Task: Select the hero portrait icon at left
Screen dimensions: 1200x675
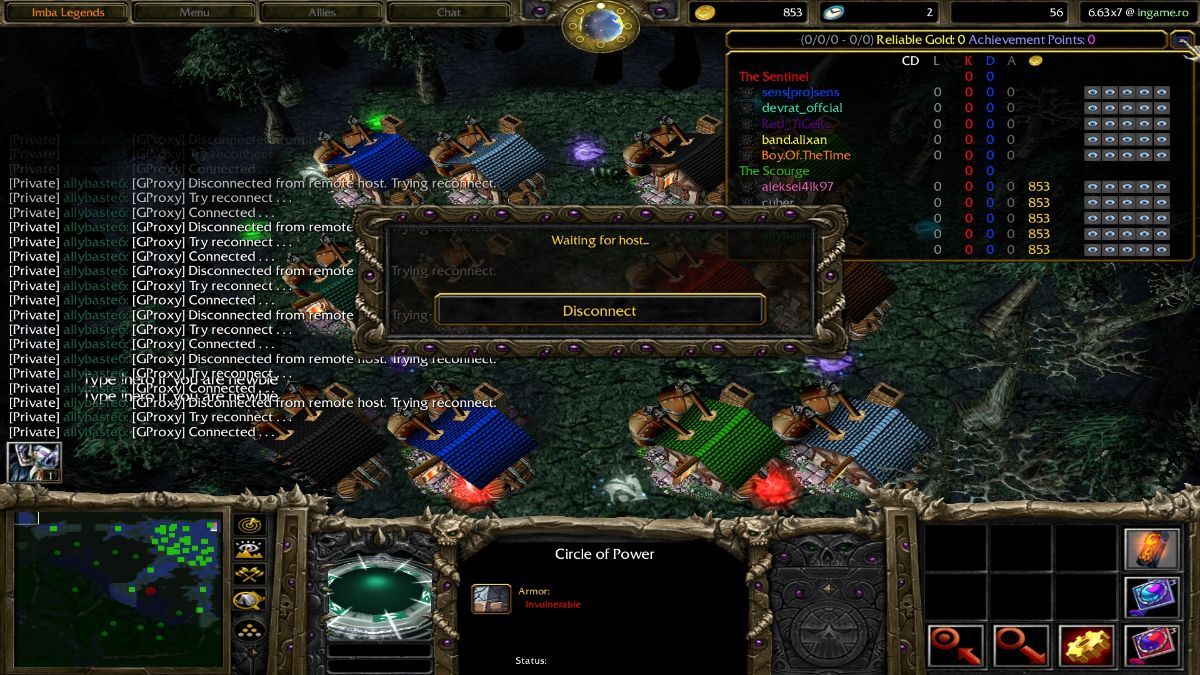Action: point(35,462)
